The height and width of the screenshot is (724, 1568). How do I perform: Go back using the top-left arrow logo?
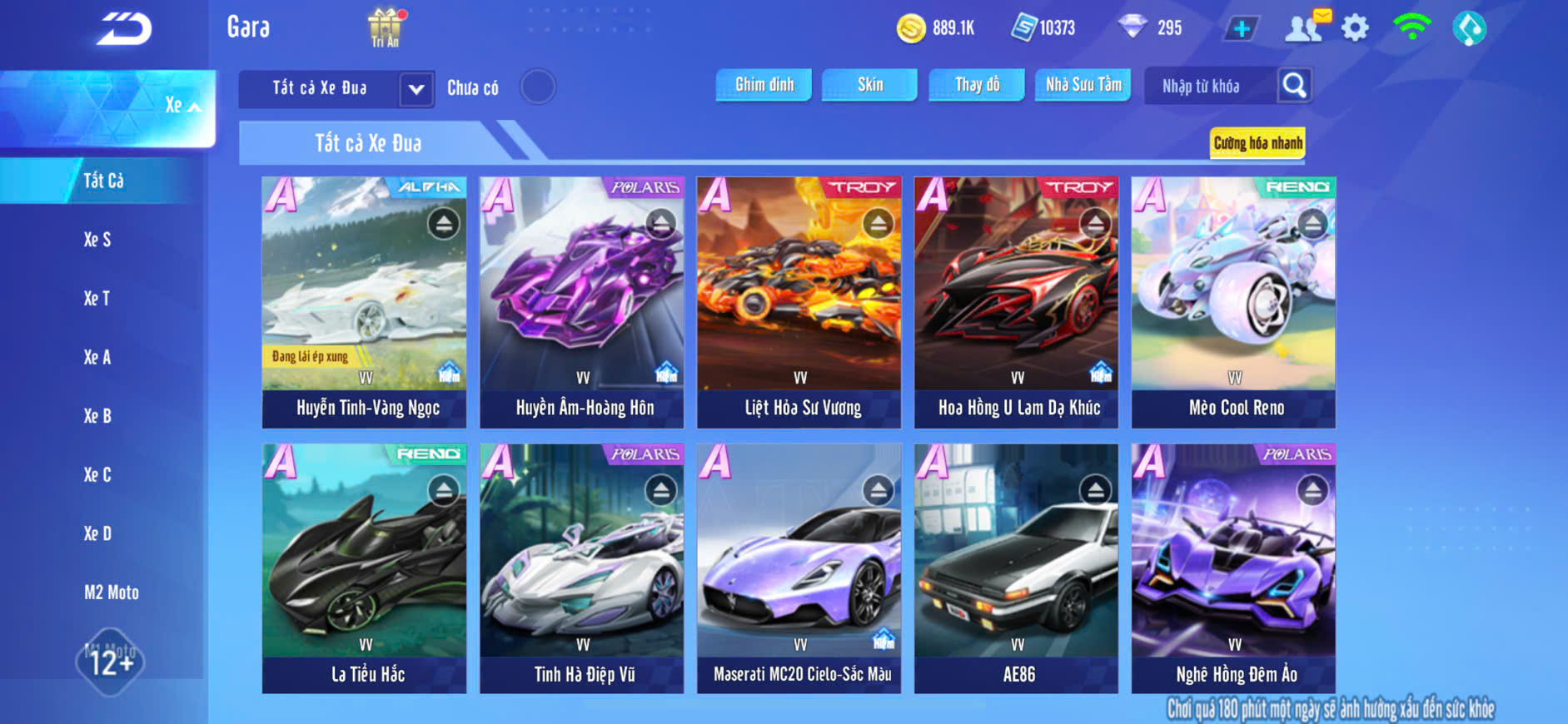[124, 29]
